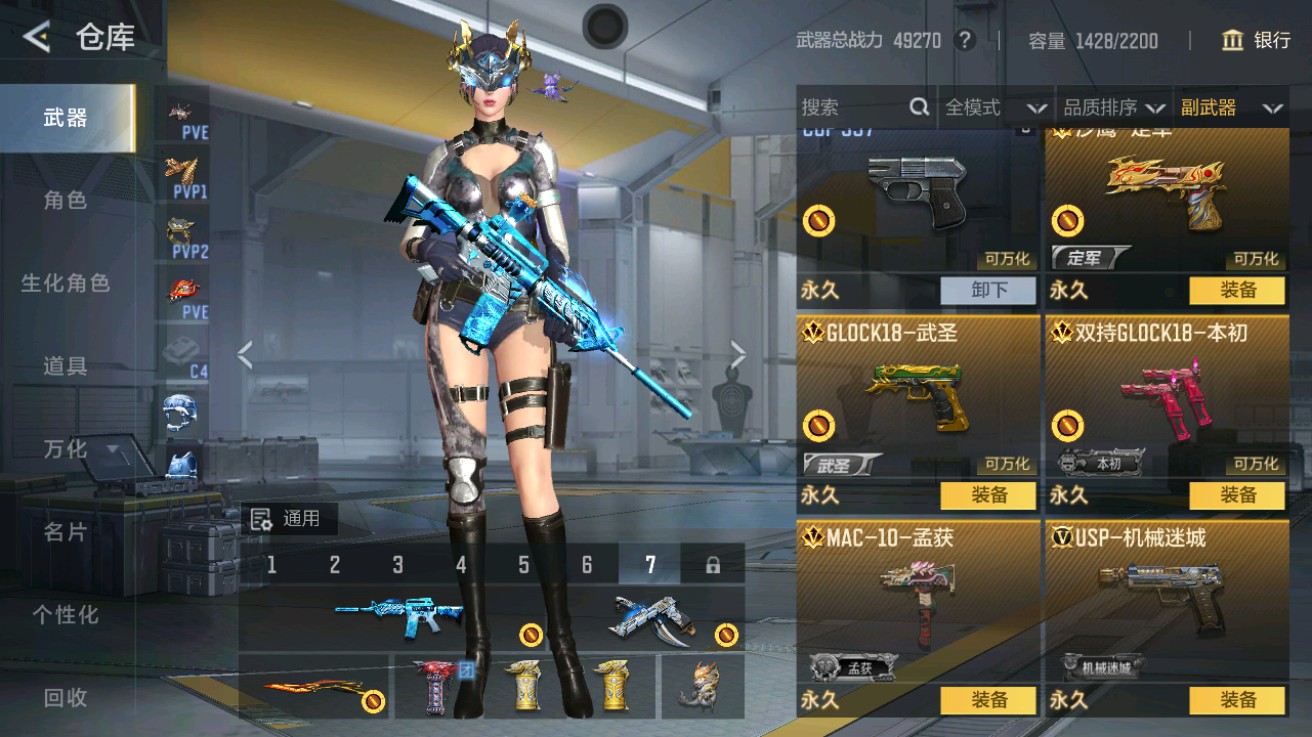Open the 副武器 weapon category dropdown
This screenshot has height=737, width=1312.
(x=1231, y=107)
